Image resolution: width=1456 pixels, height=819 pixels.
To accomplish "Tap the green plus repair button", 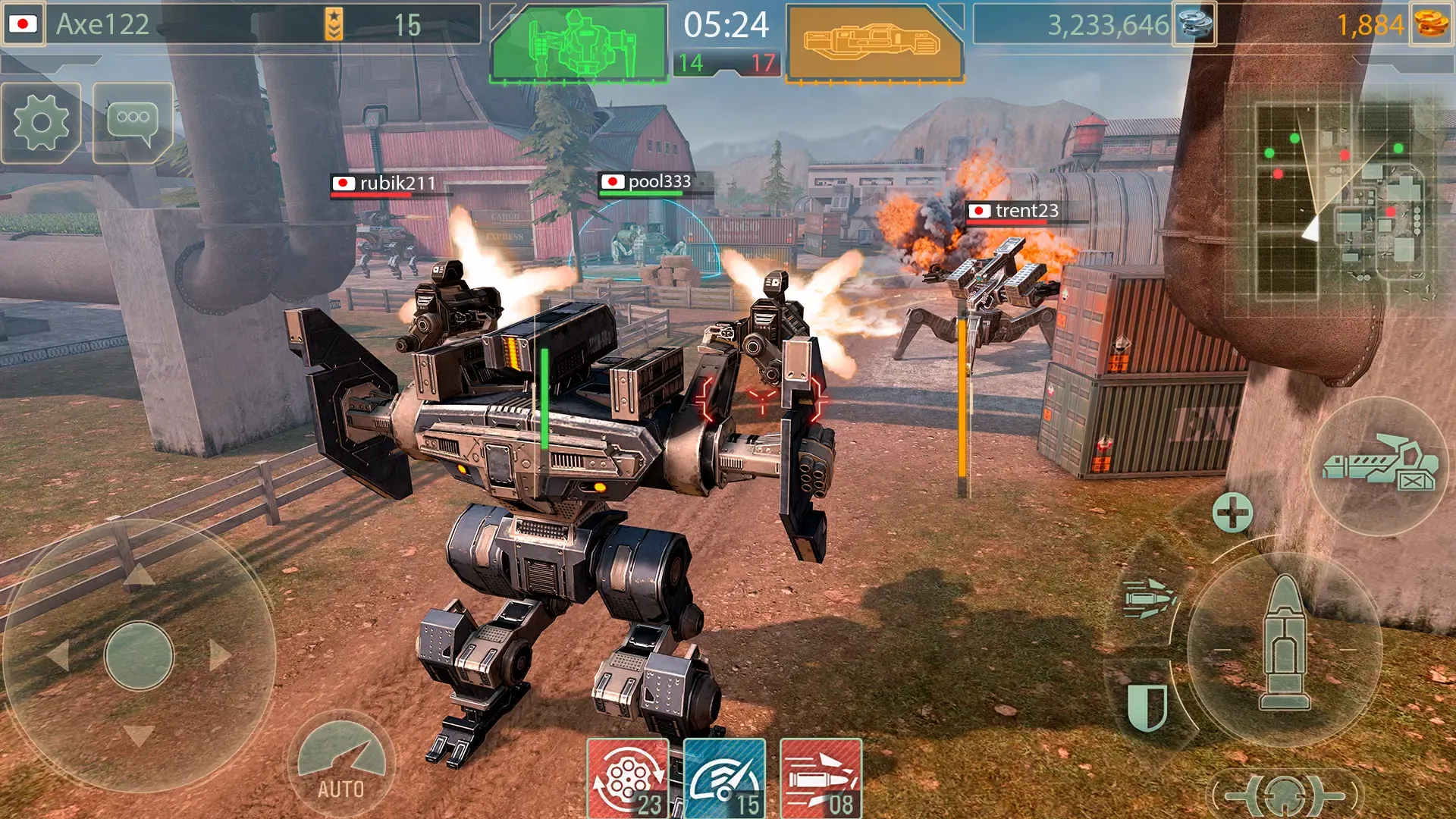I will pos(1232,513).
